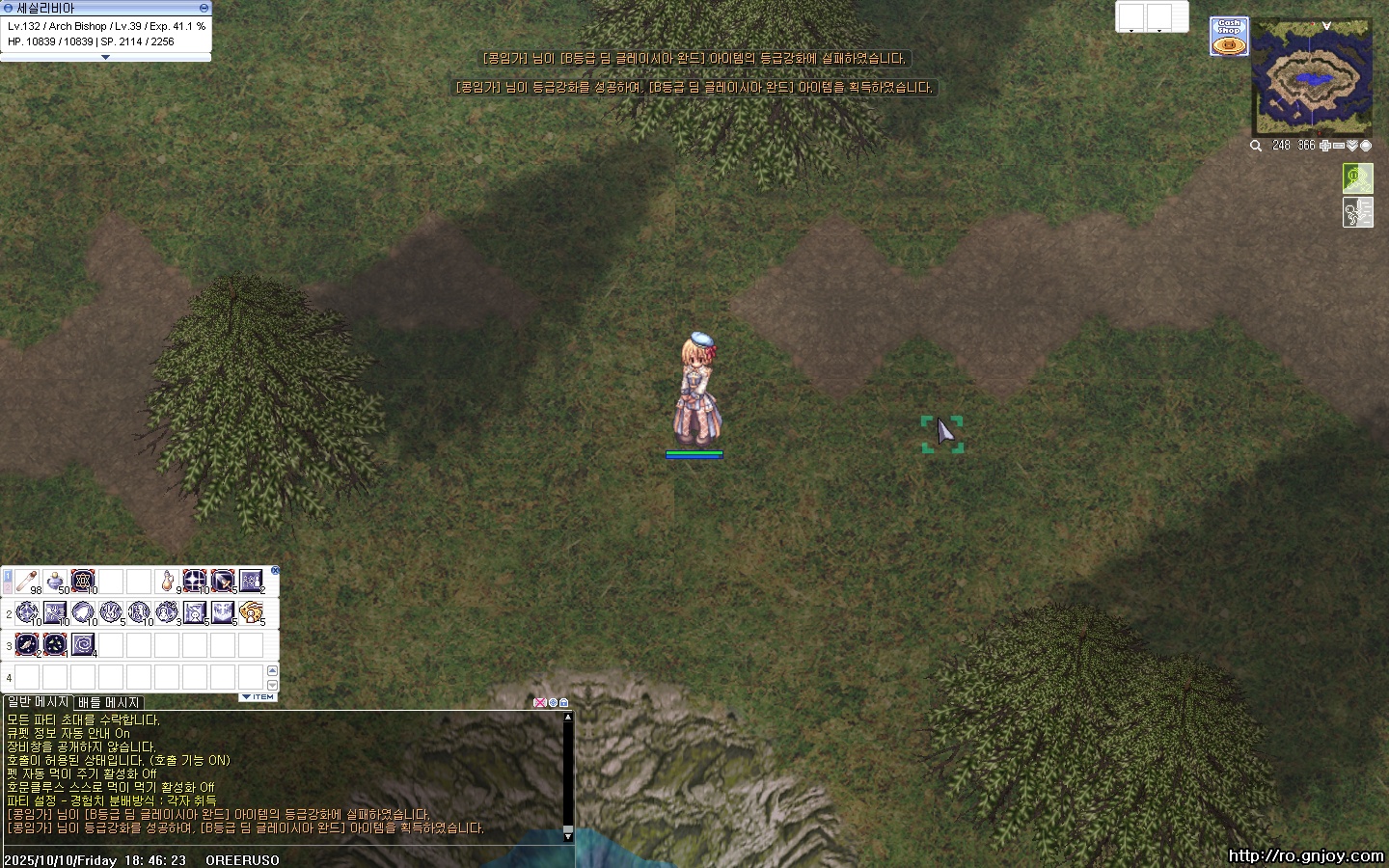The width and height of the screenshot is (1389, 868).
Task: Minimize the character info window
Action: click(204, 8)
